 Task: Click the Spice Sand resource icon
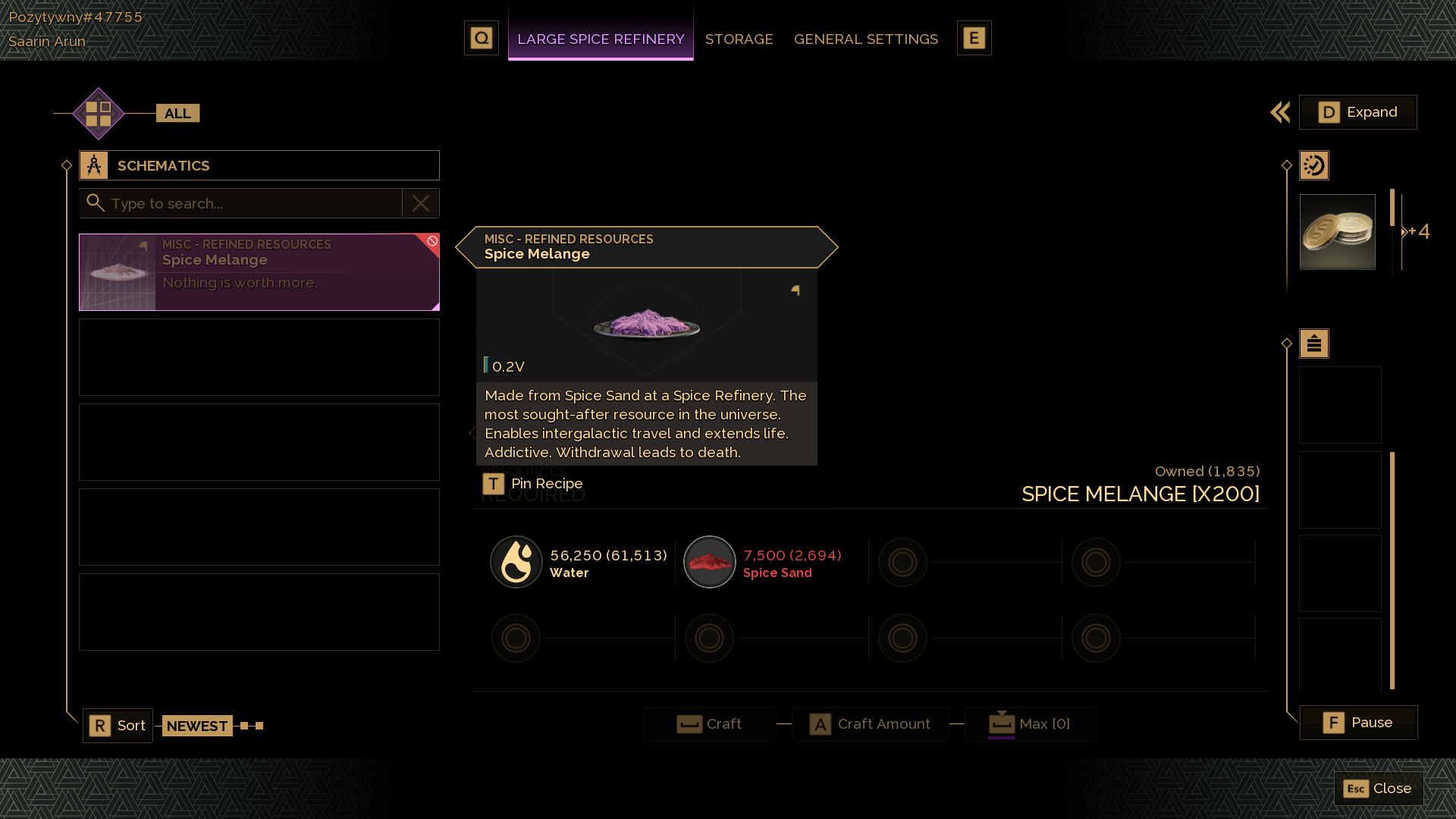click(710, 562)
